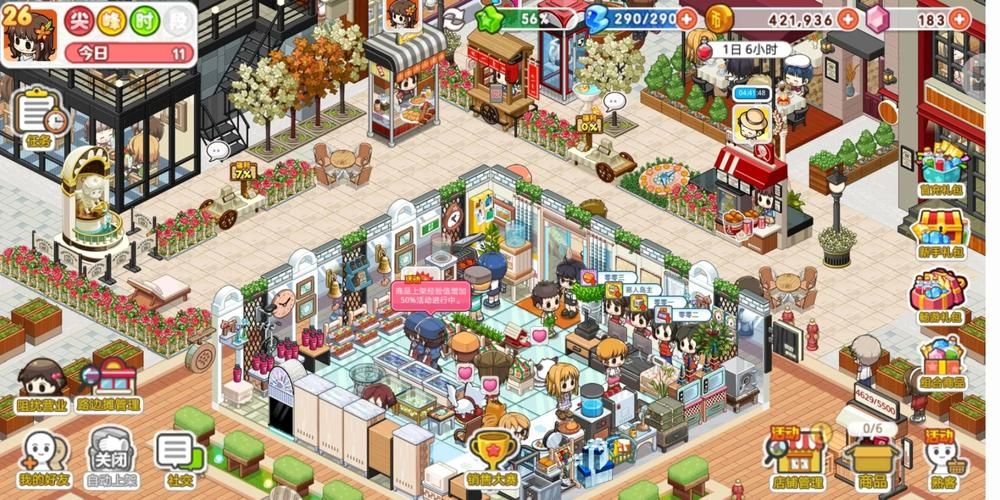Open 我的好友 friends list
Screen dimensions: 1000x500
click(43, 455)
